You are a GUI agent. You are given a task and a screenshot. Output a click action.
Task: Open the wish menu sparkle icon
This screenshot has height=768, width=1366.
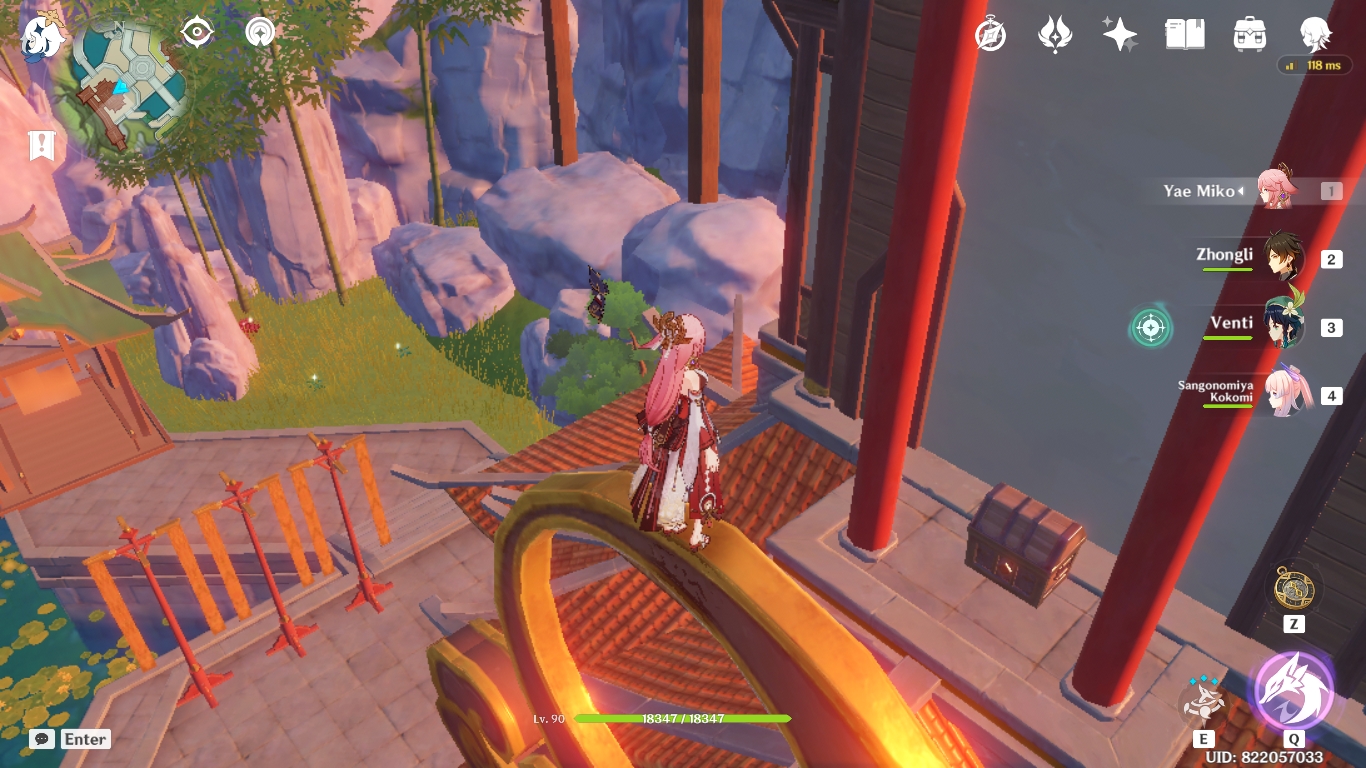[1120, 35]
